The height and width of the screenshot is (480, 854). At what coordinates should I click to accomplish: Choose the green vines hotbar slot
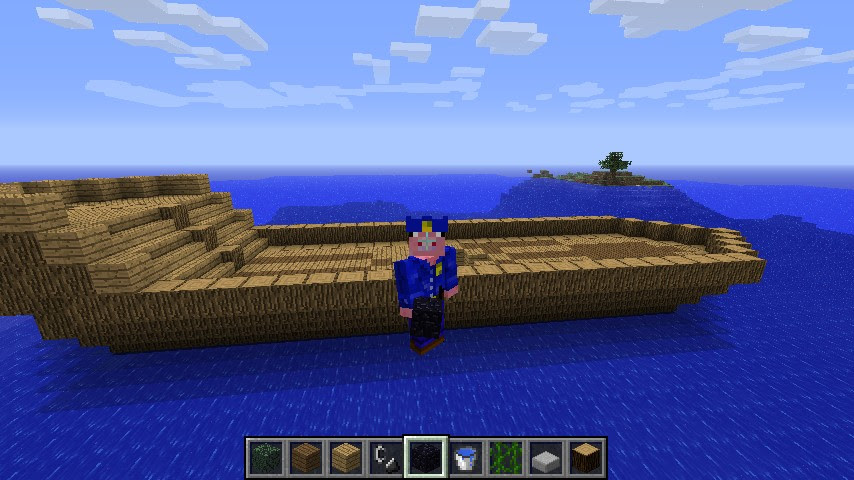point(505,457)
